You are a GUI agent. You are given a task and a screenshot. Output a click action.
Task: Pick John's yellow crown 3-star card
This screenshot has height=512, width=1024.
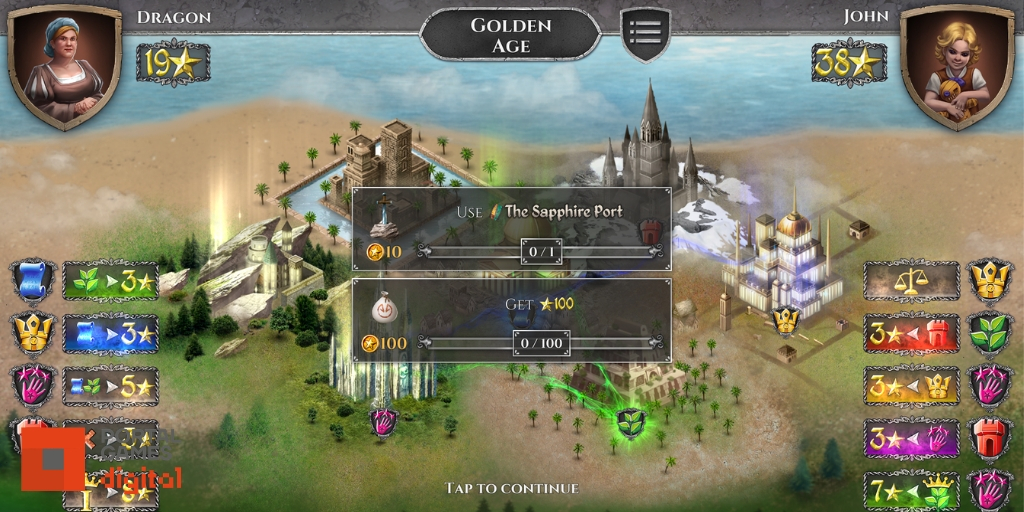(x=911, y=386)
